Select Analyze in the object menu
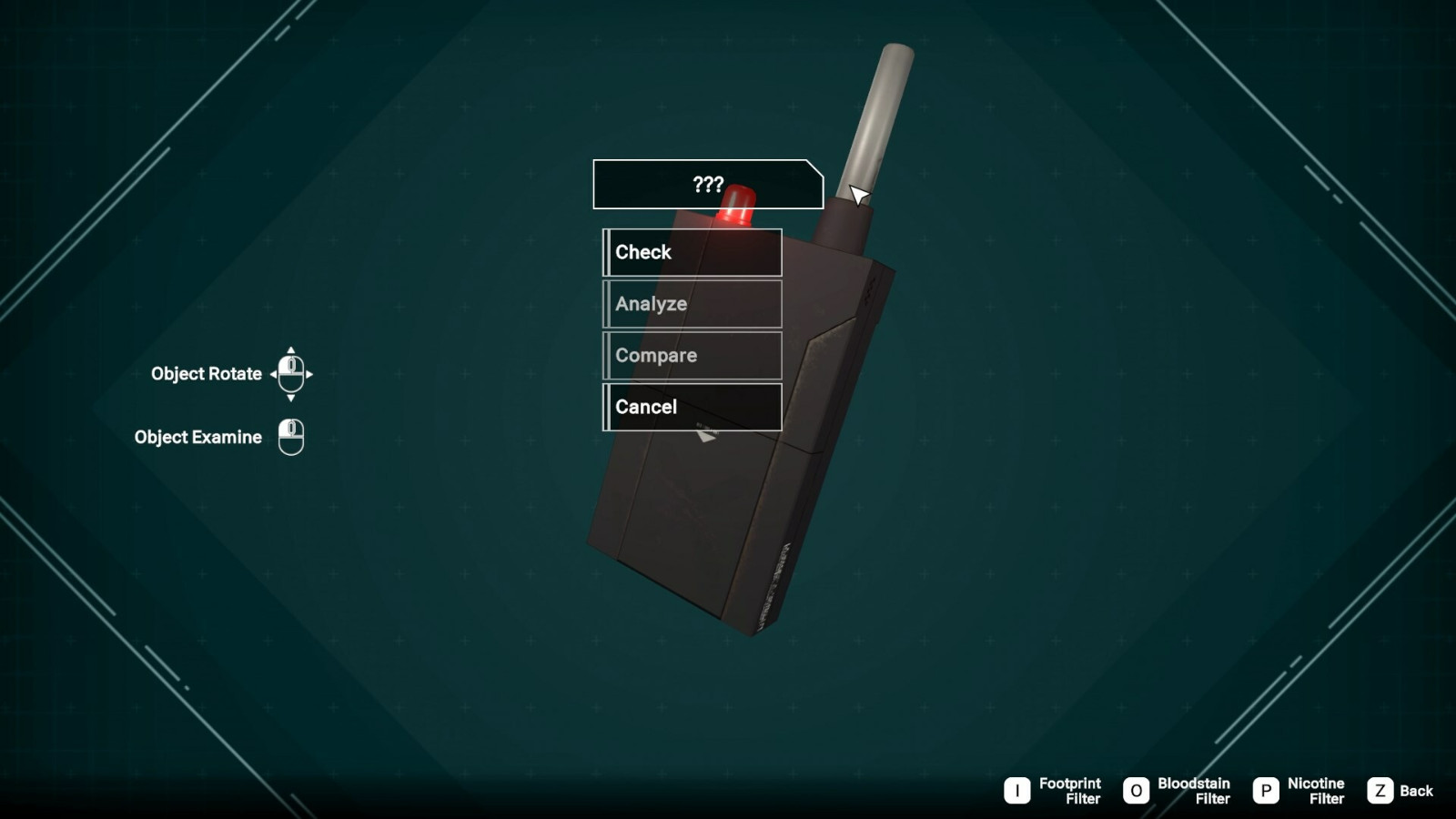1456x819 pixels. click(x=692, y=304)
